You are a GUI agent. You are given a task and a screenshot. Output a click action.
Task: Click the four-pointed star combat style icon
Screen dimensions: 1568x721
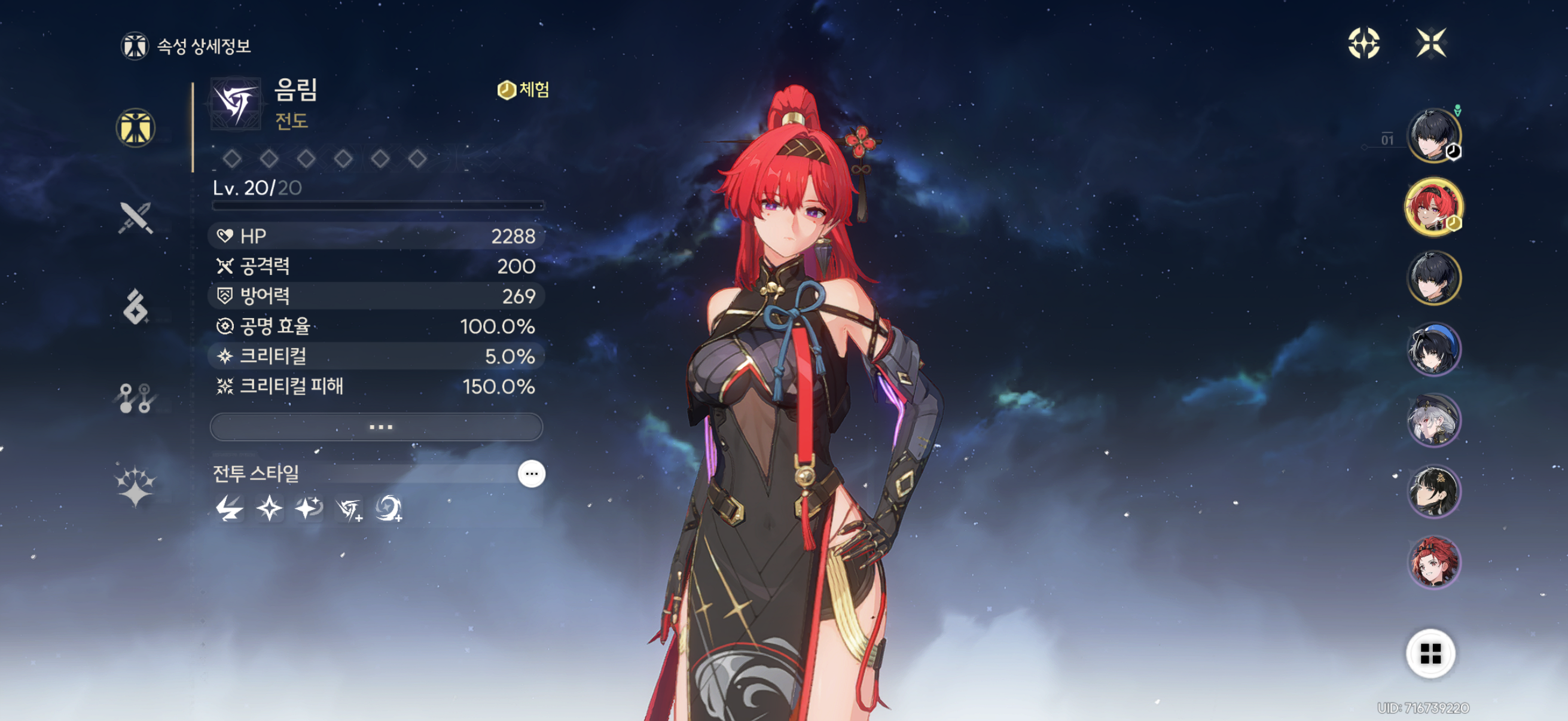tap(269, 509)
